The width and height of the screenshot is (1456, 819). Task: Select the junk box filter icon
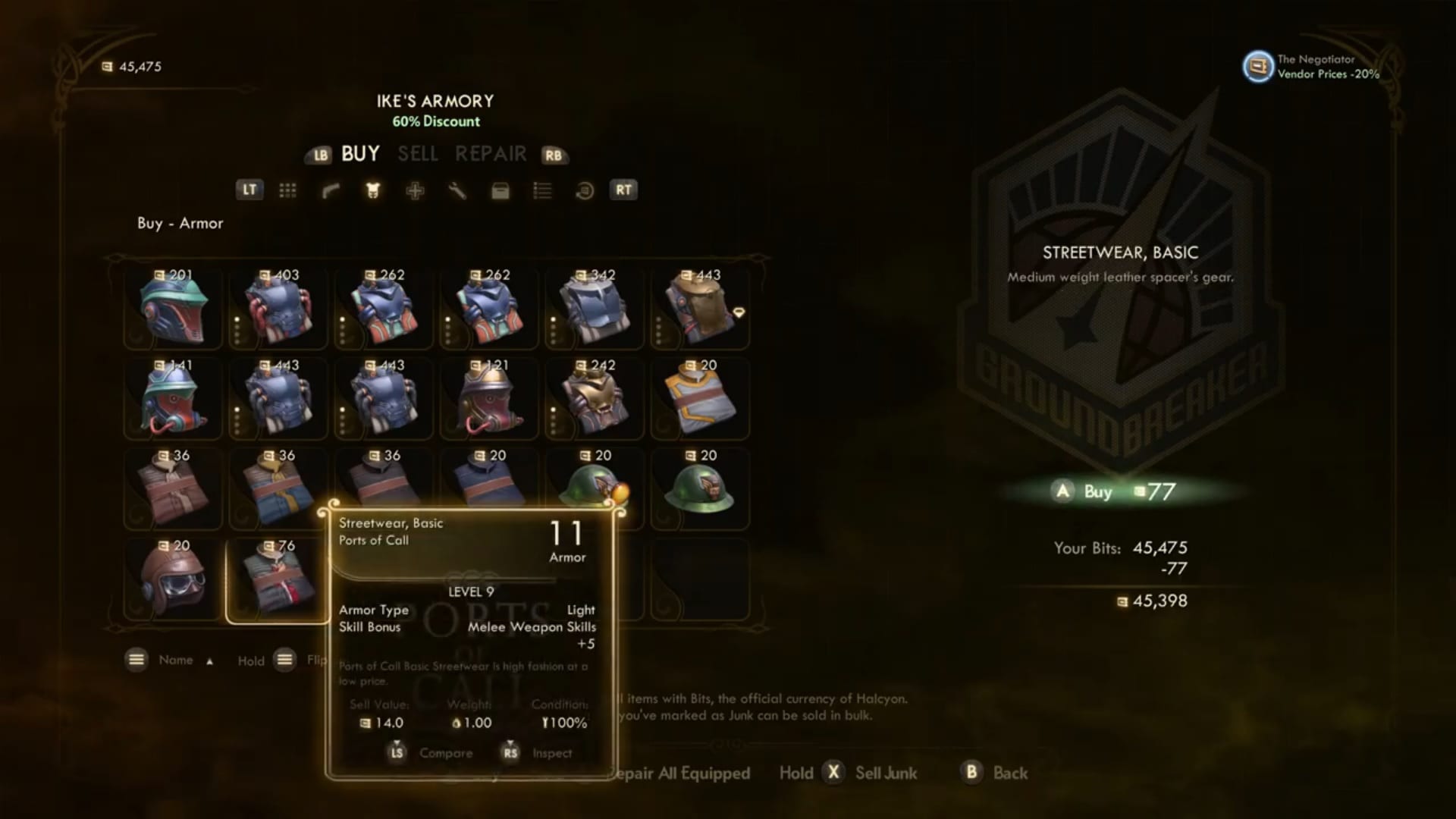[x=500, y=190]
